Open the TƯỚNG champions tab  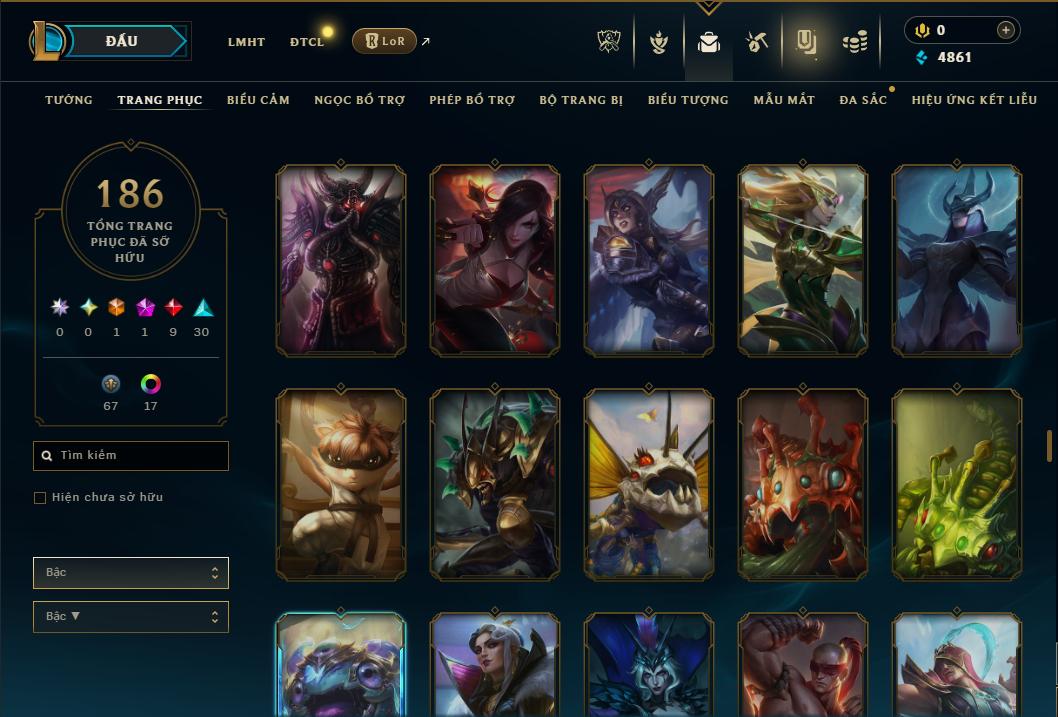pos(69,100)
